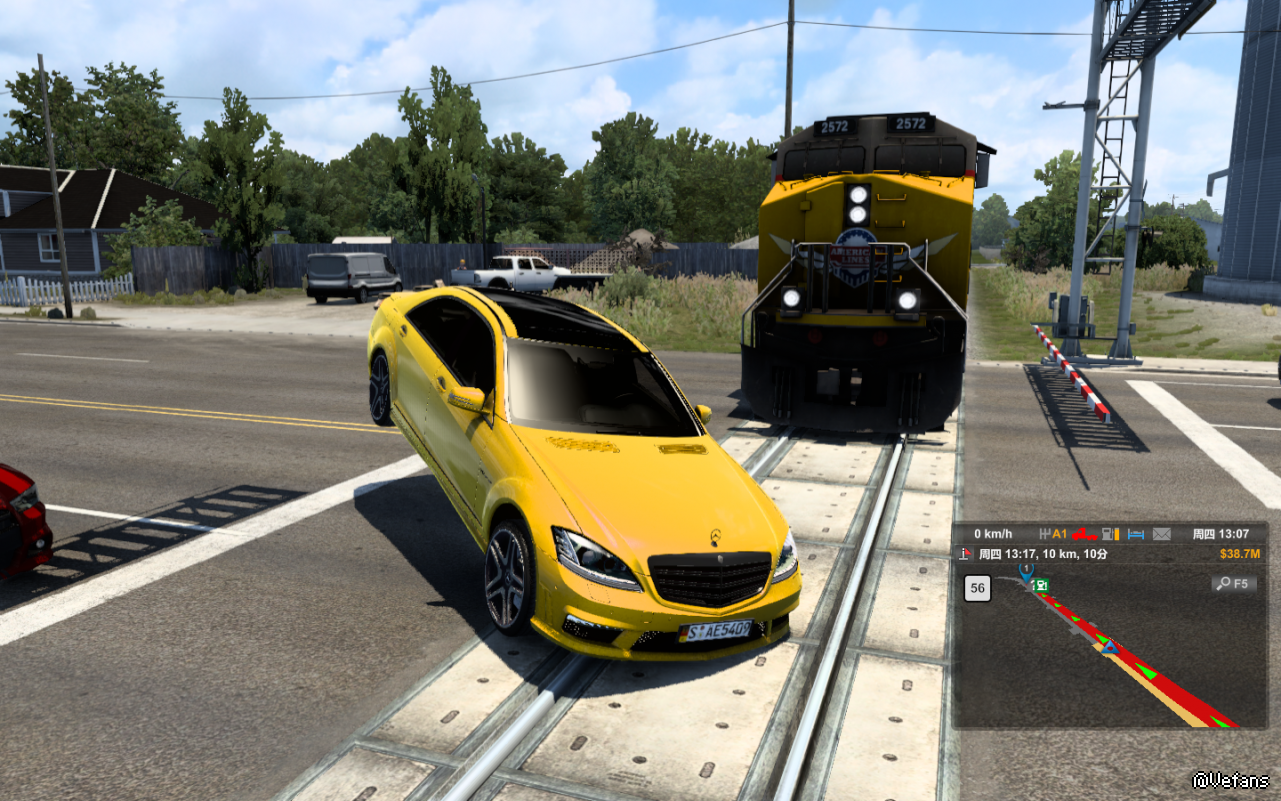Viewport: 1281px width, 801px height.
Task: Click the fuel pump gauge icon
Action: (1110, 534)
